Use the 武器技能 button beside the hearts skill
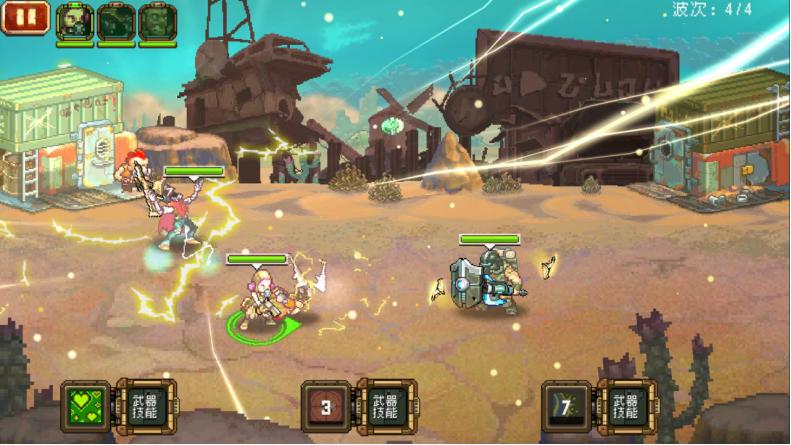791x445 pixels. pos(145,406)
